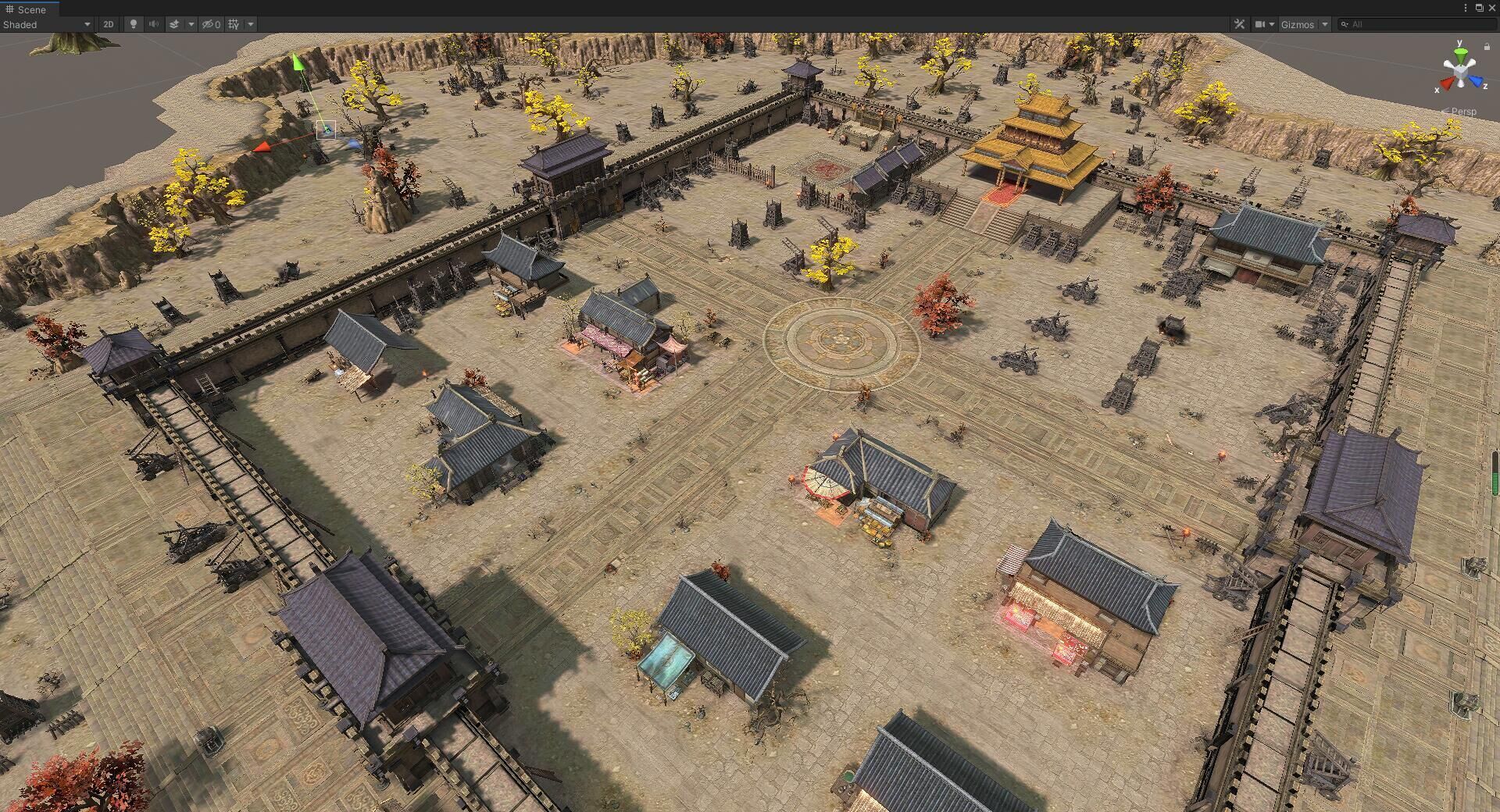Toggle scene lighting with the lightbulb icon
The image size is (1500, 812).
point(134,24)
